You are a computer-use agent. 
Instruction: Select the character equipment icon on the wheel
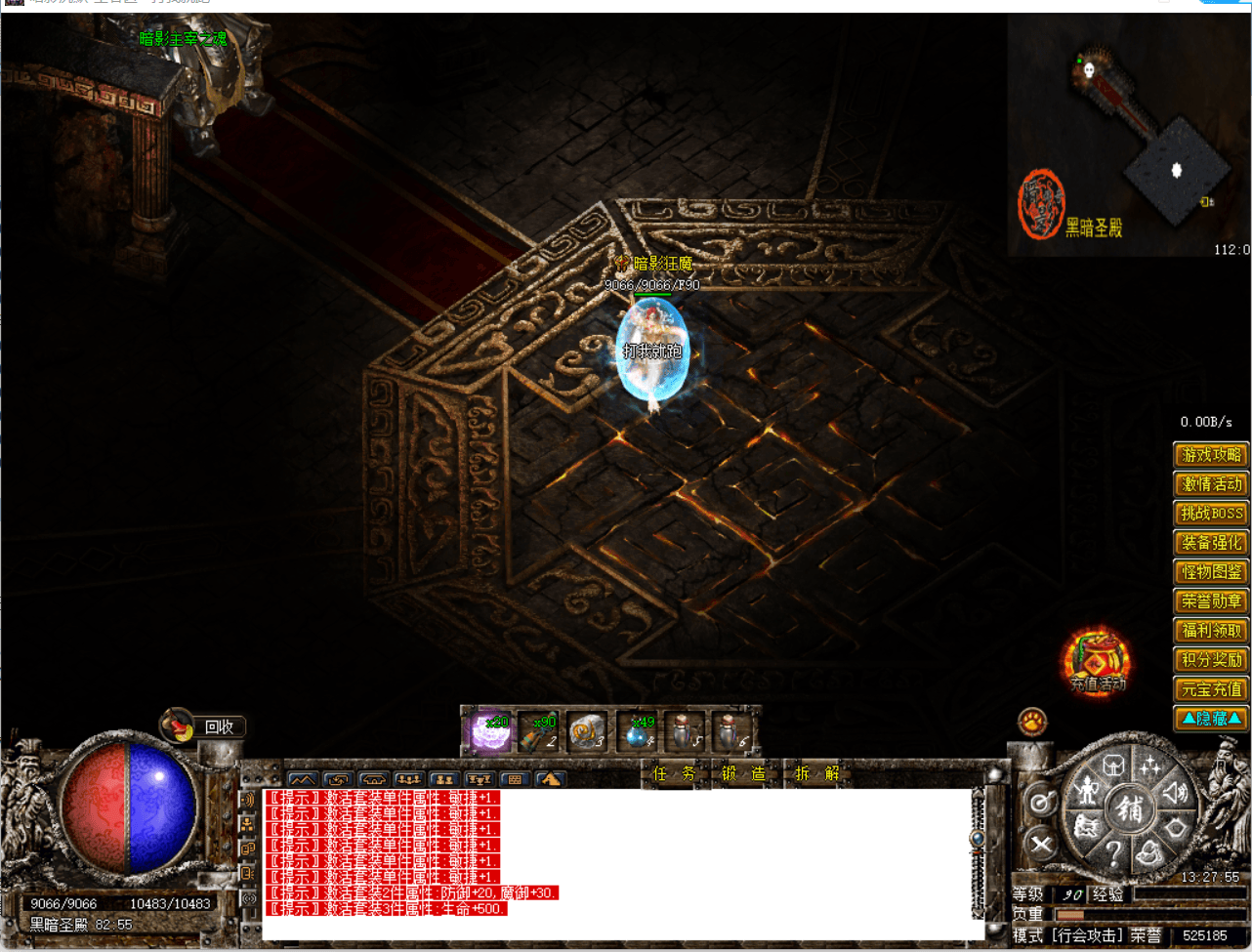click(x=1088, y=791)
